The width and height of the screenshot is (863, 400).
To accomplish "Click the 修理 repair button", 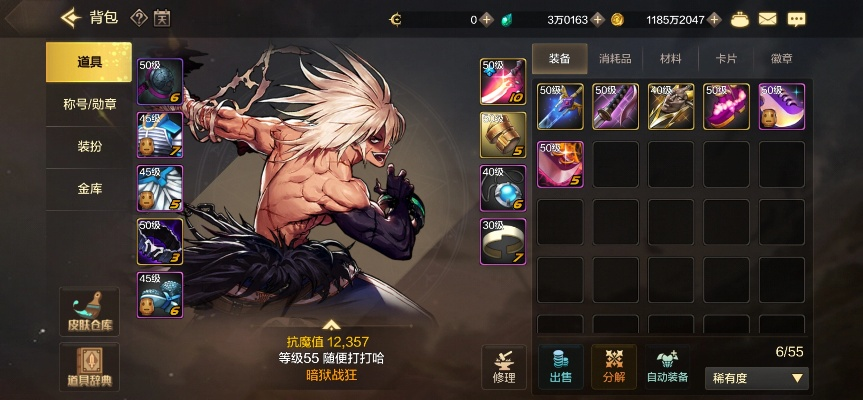I will 504,366.
